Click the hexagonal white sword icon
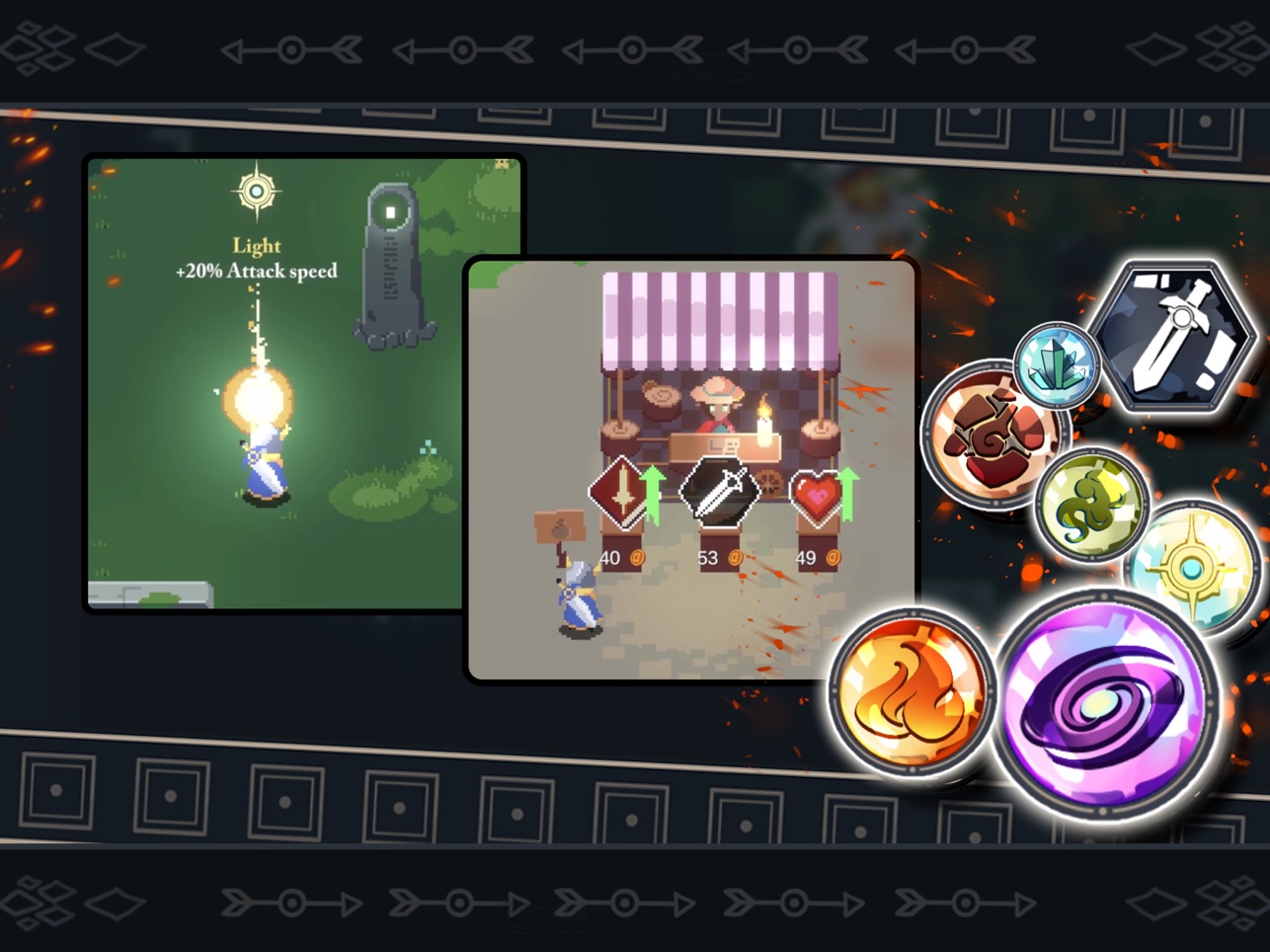Viewport: 1270px width, 952px height. (x=1175, y=336)
